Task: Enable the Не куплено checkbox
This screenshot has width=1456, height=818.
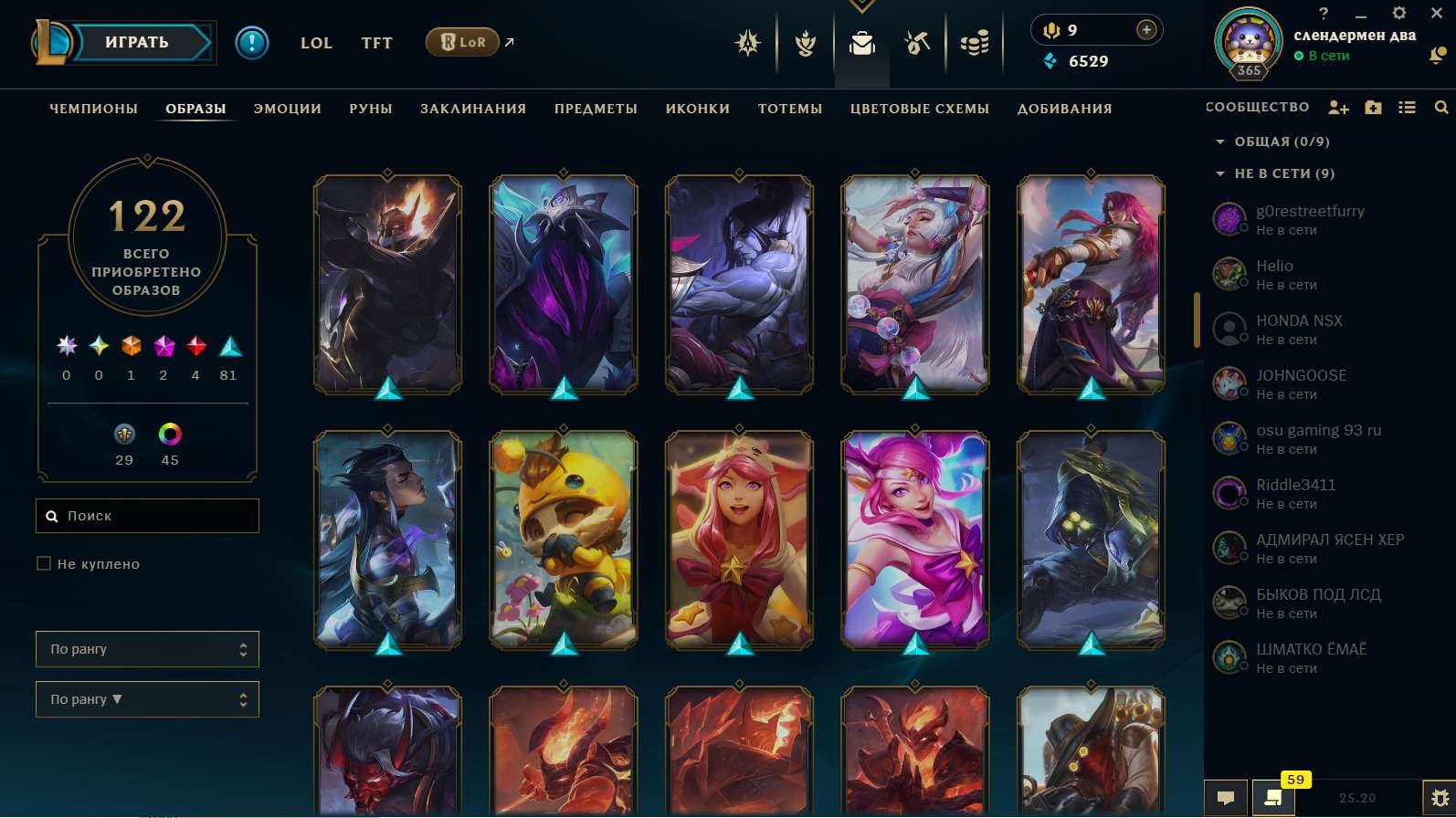Action: (x=44, y=563)
